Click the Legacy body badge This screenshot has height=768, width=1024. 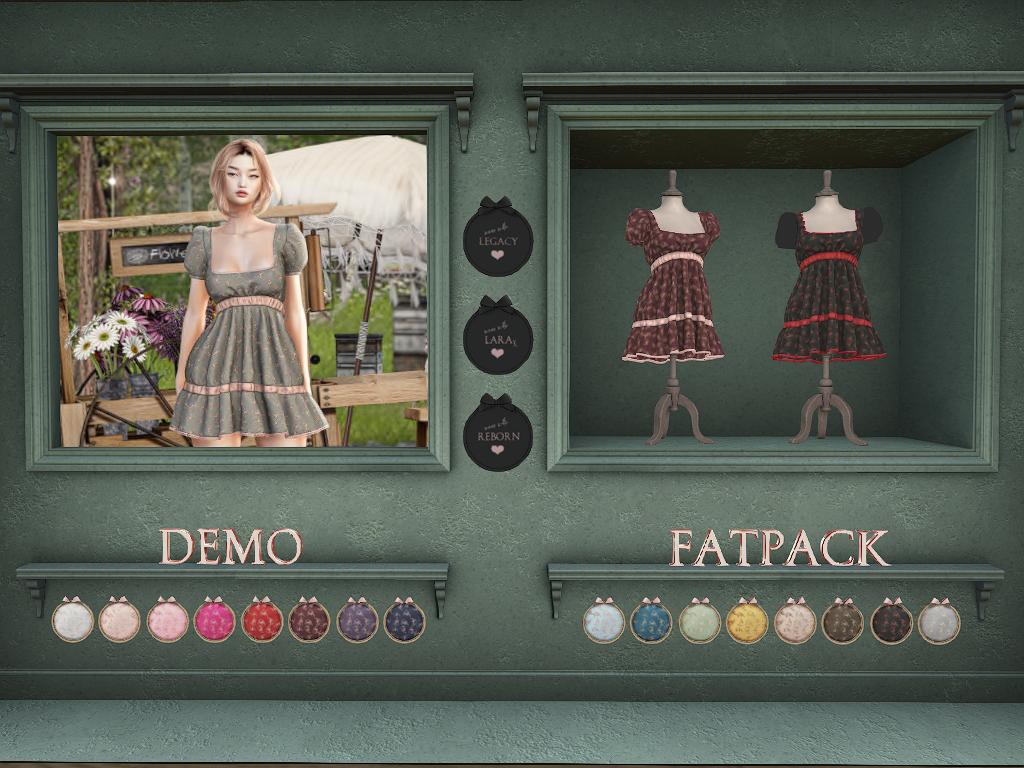pyautogui.click(x=498, y=240)
